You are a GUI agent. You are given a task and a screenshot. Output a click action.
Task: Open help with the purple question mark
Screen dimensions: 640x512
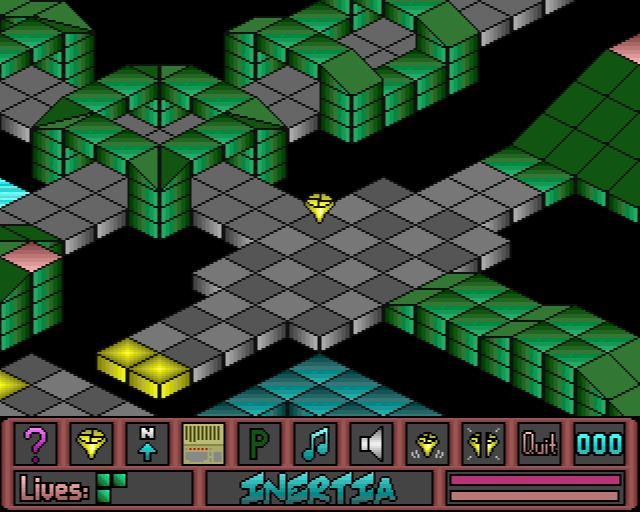pyautogui.click(x=36, y=443)
